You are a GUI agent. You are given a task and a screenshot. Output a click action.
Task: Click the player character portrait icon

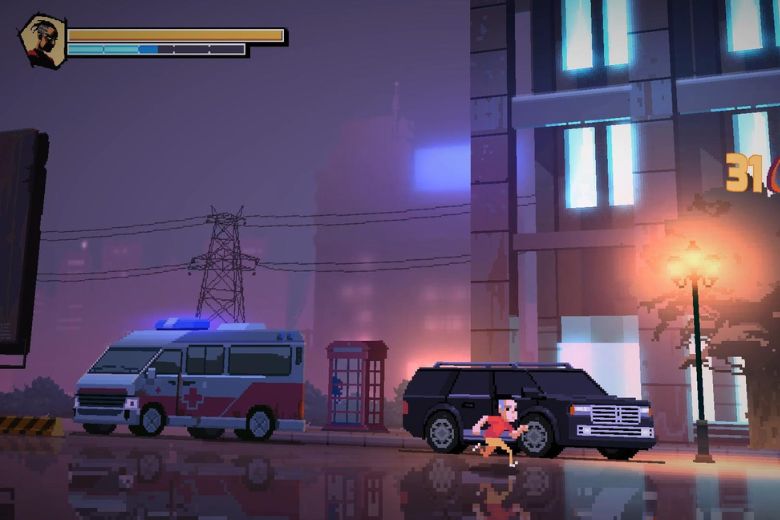coord(43,42)
